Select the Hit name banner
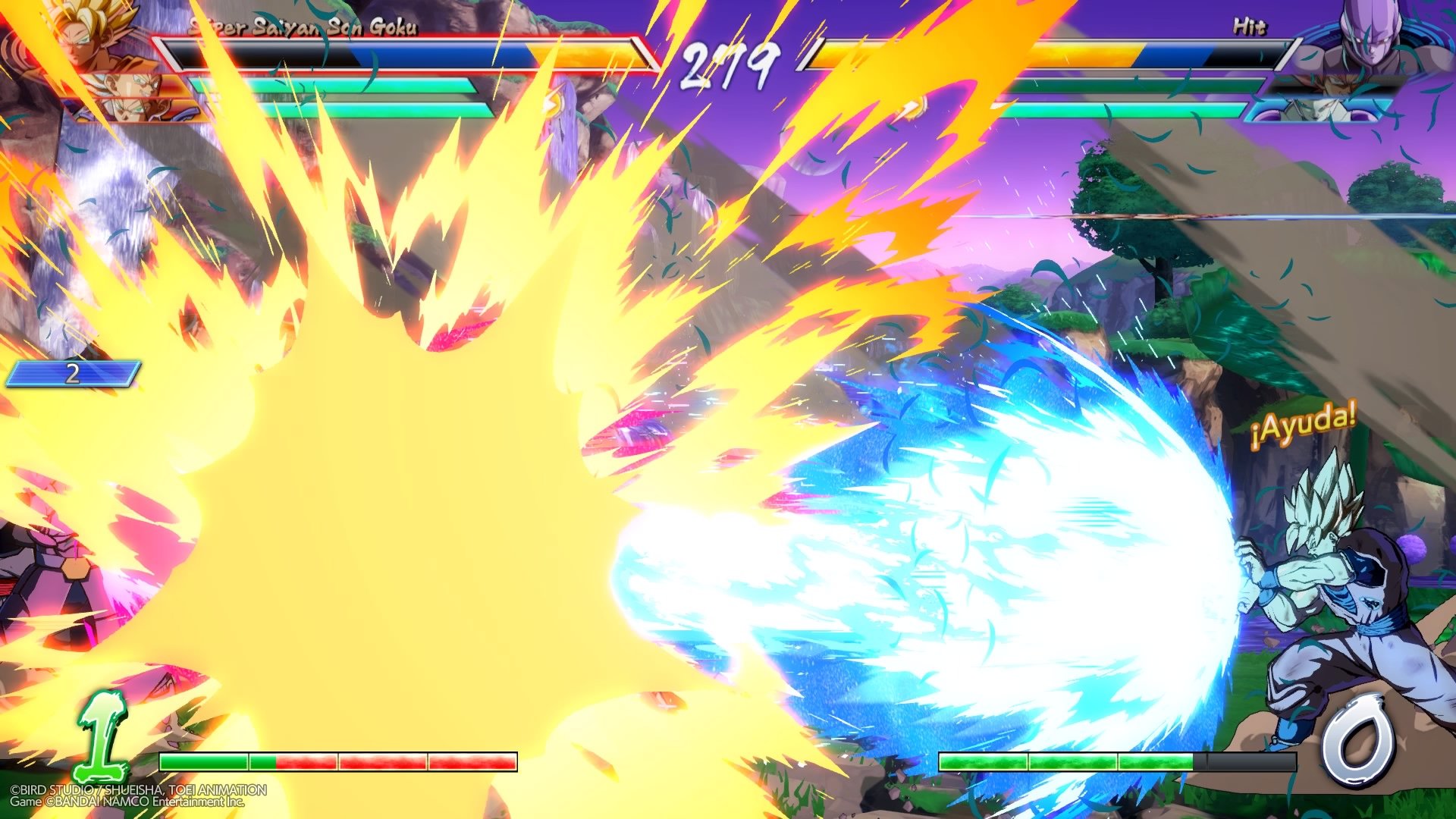1456x819 pixels. pos(1253,25)
